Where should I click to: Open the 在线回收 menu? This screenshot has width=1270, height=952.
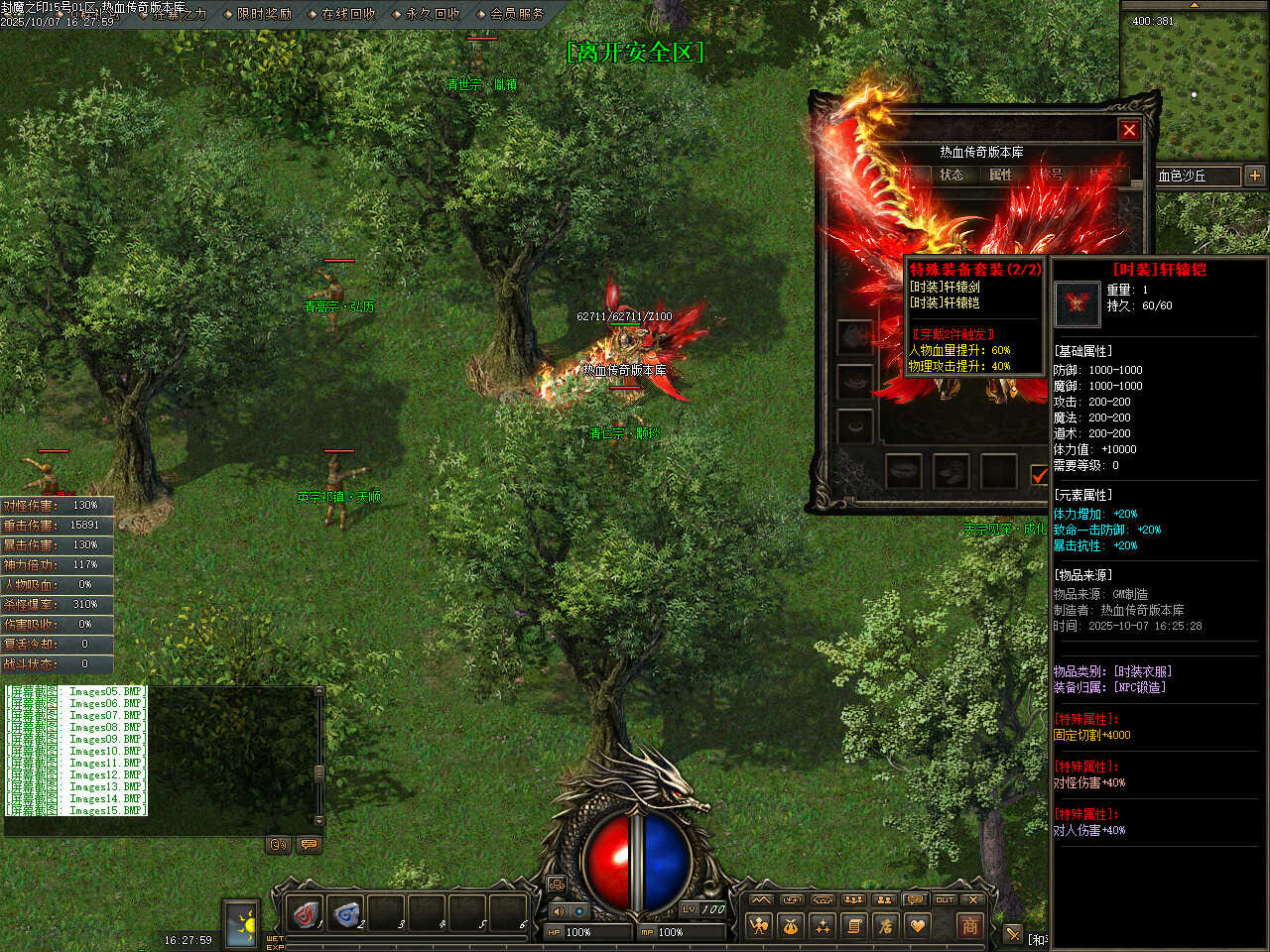coord(348,14)
